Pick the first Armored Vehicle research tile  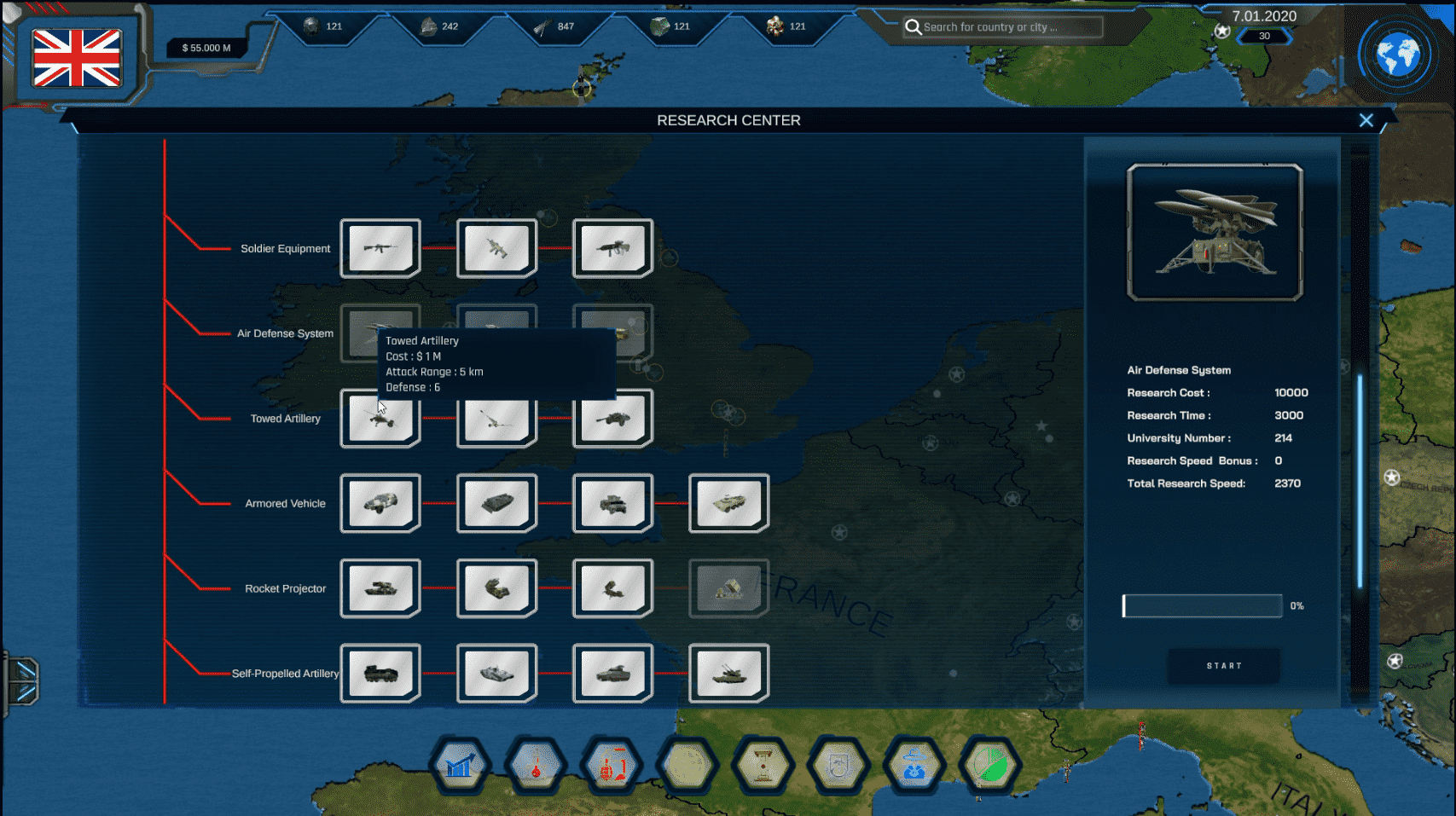[380, 503]
